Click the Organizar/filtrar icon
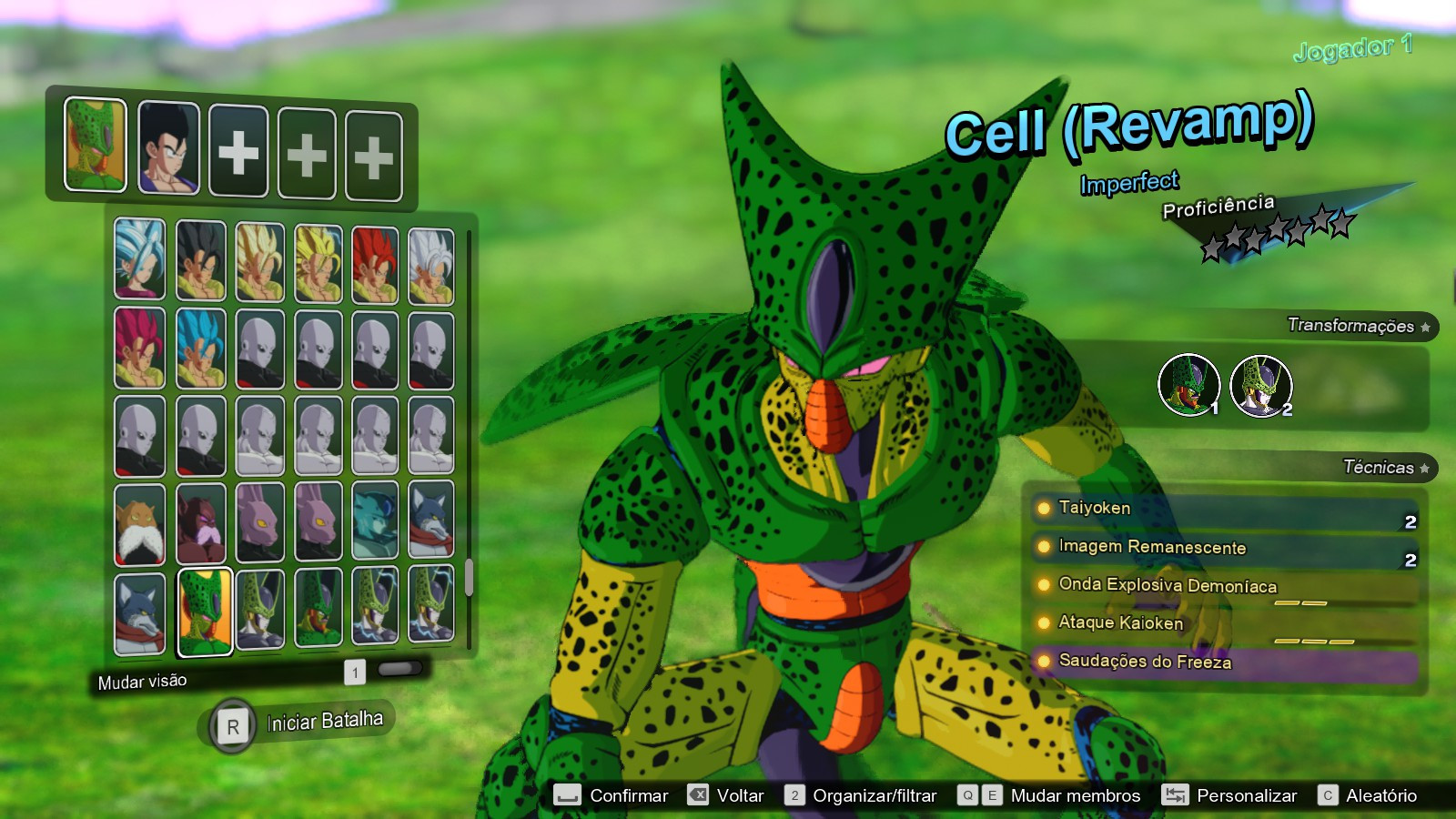Viewport: 1456px width, 819px height. (795, 794)
